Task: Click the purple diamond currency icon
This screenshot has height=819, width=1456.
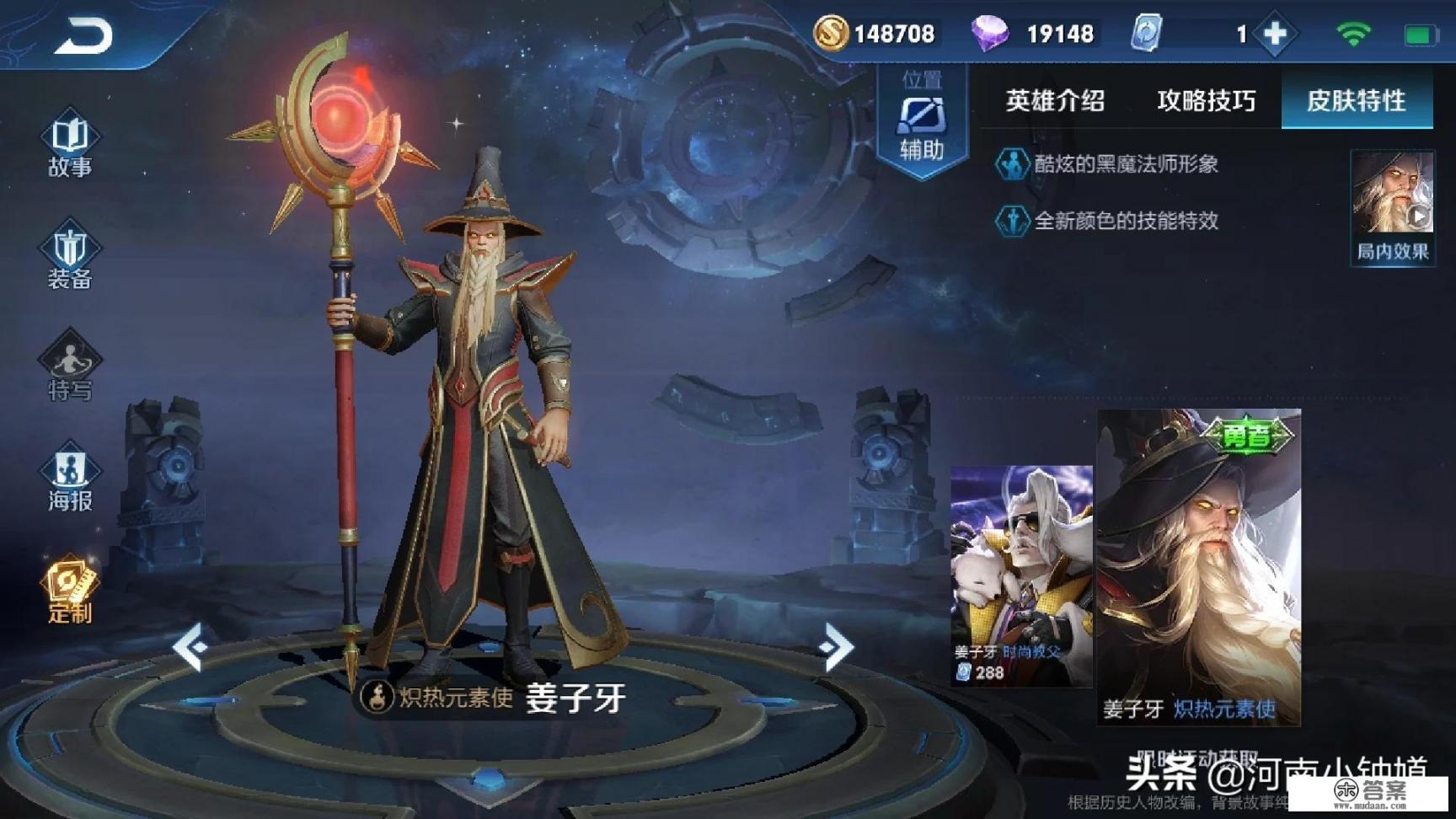Action: pos(989,34)
